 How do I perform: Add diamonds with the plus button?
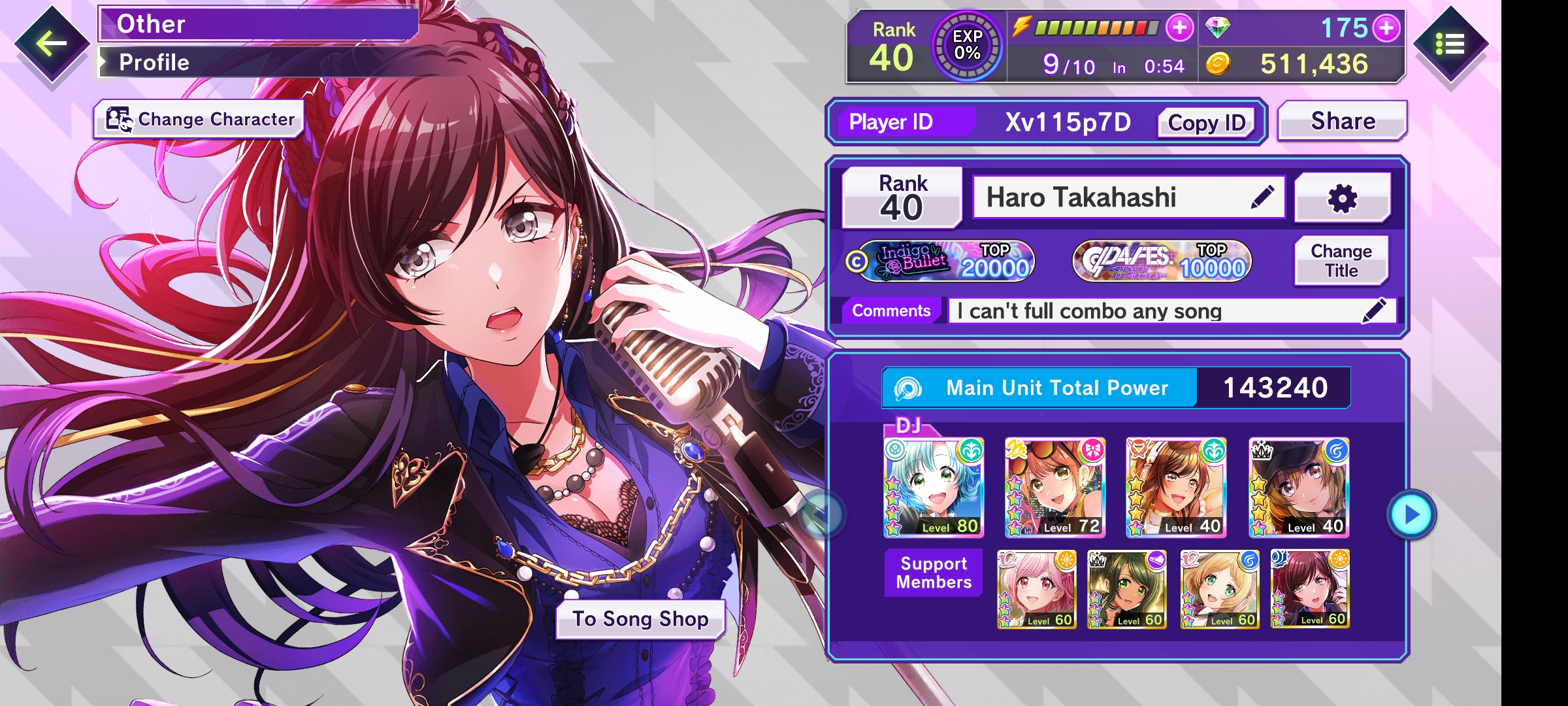(x=1386, y=28)
